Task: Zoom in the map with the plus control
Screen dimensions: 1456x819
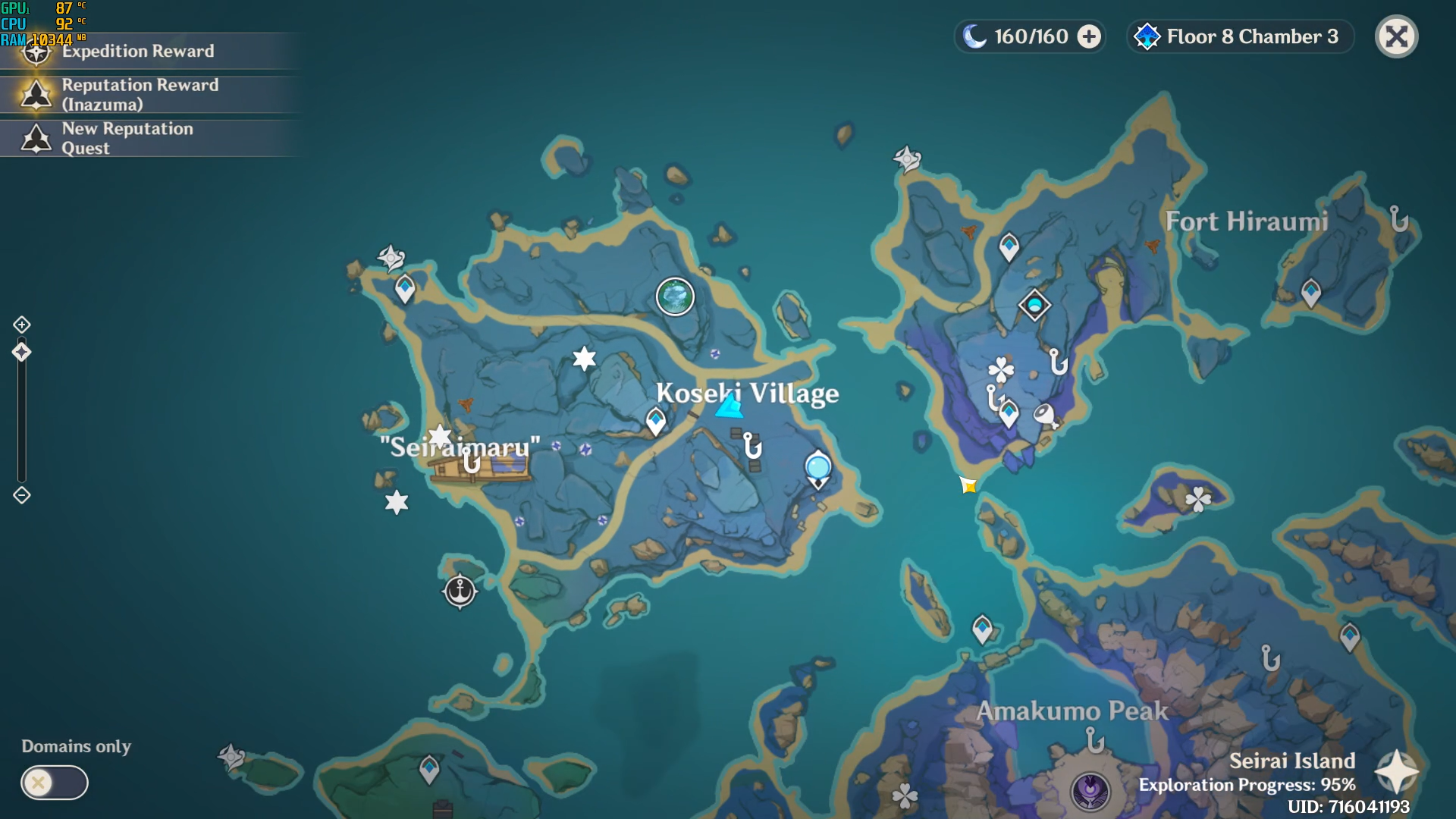Action: 22,325
